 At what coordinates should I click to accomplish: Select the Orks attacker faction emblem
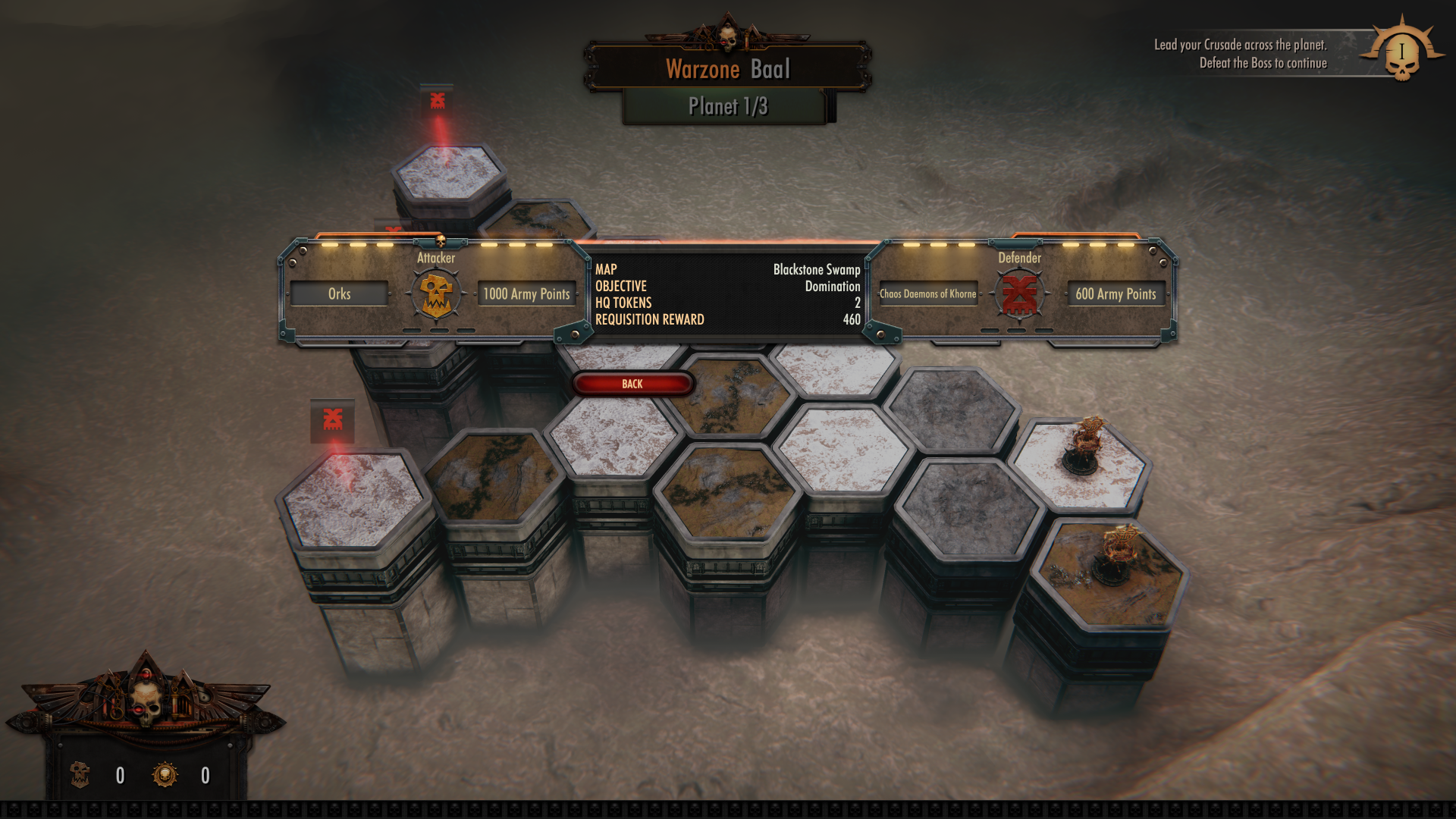(x=436, y=294)
